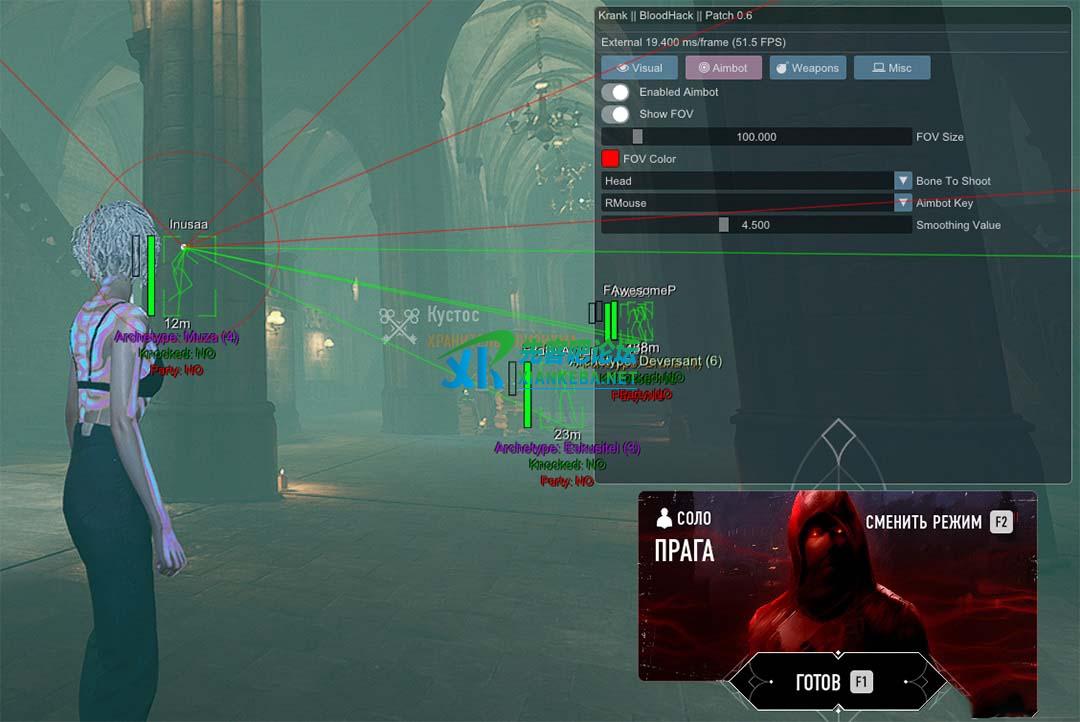Click the Smoothing Value slider
The image size is (1080, 722).
756,225
